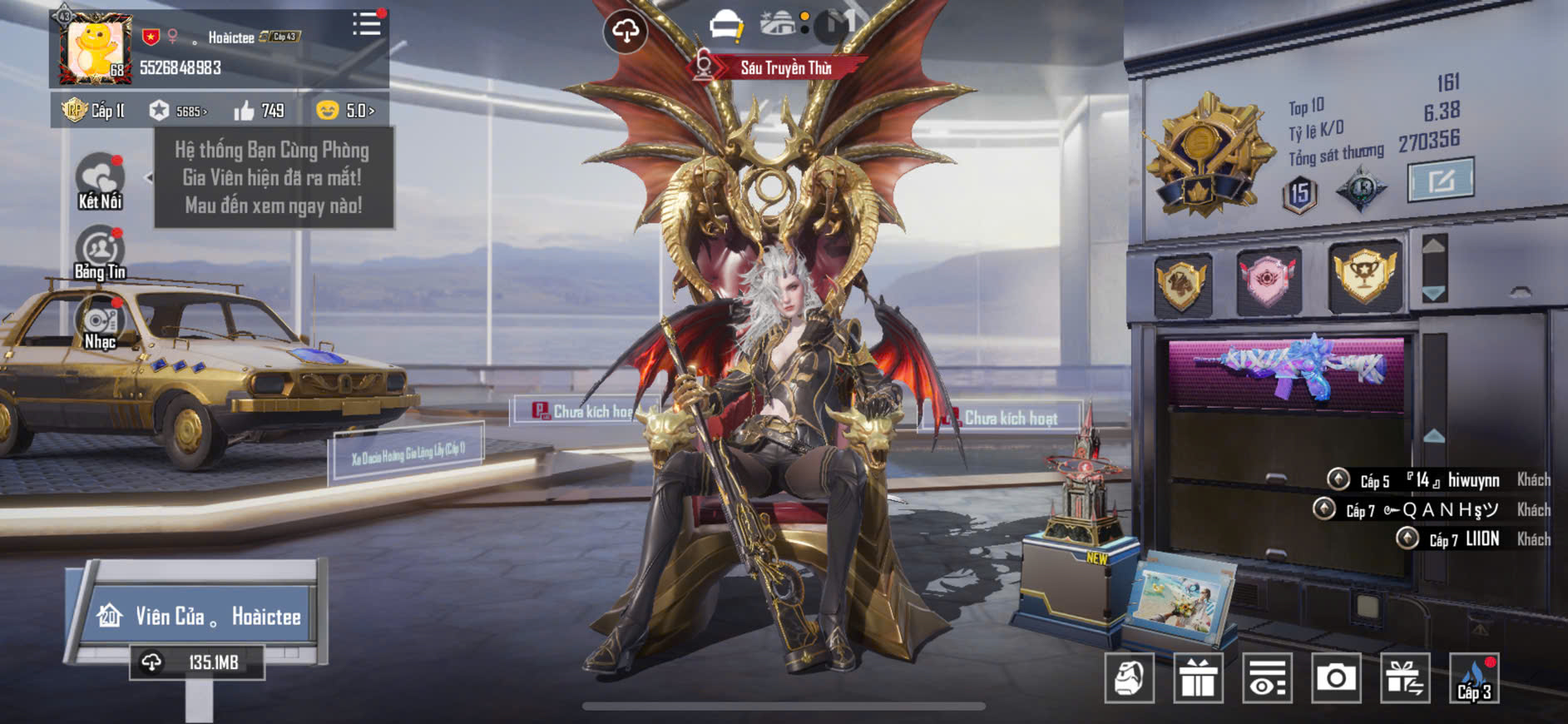Open the backpack inventory icon
Screen dimensions: 1568x724
pos(1130,678)
